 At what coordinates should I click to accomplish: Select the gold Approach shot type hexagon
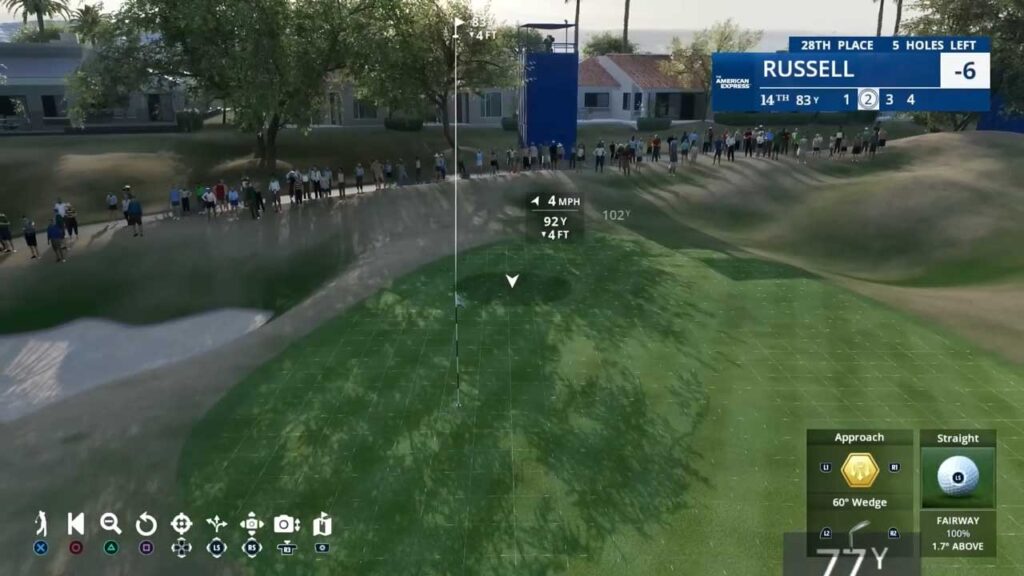[x=860, y=469]
